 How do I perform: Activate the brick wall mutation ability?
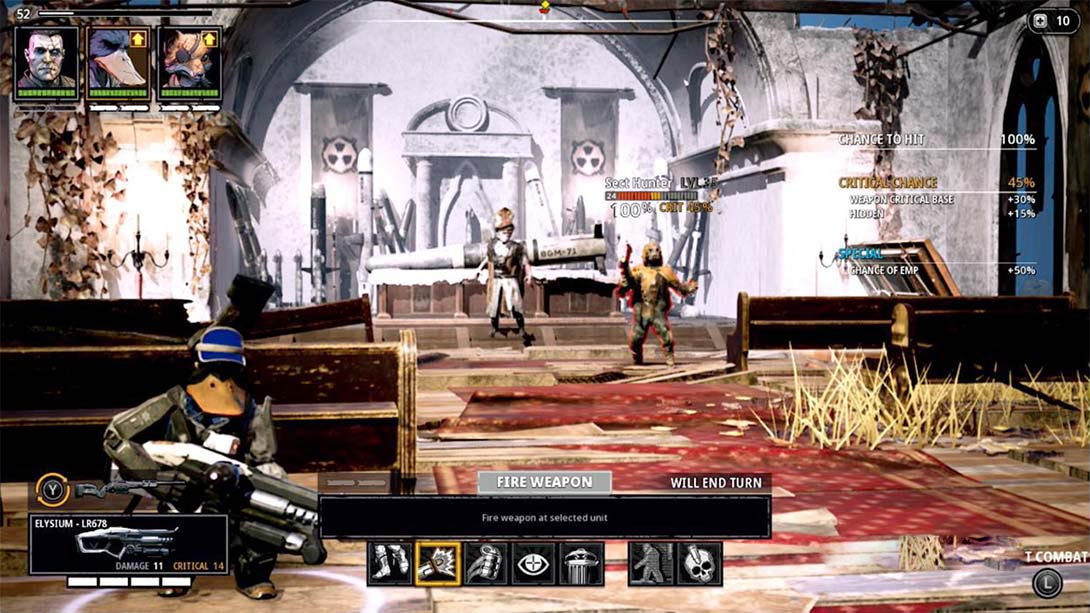pyautogui.click(x=651, y=564)
